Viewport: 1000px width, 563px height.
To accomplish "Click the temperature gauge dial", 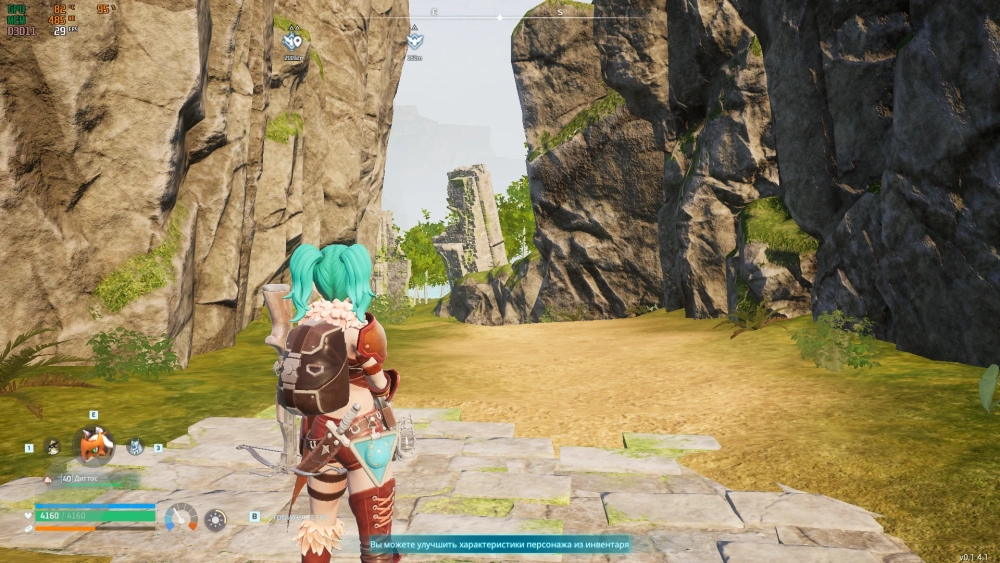I will [181, 518].
